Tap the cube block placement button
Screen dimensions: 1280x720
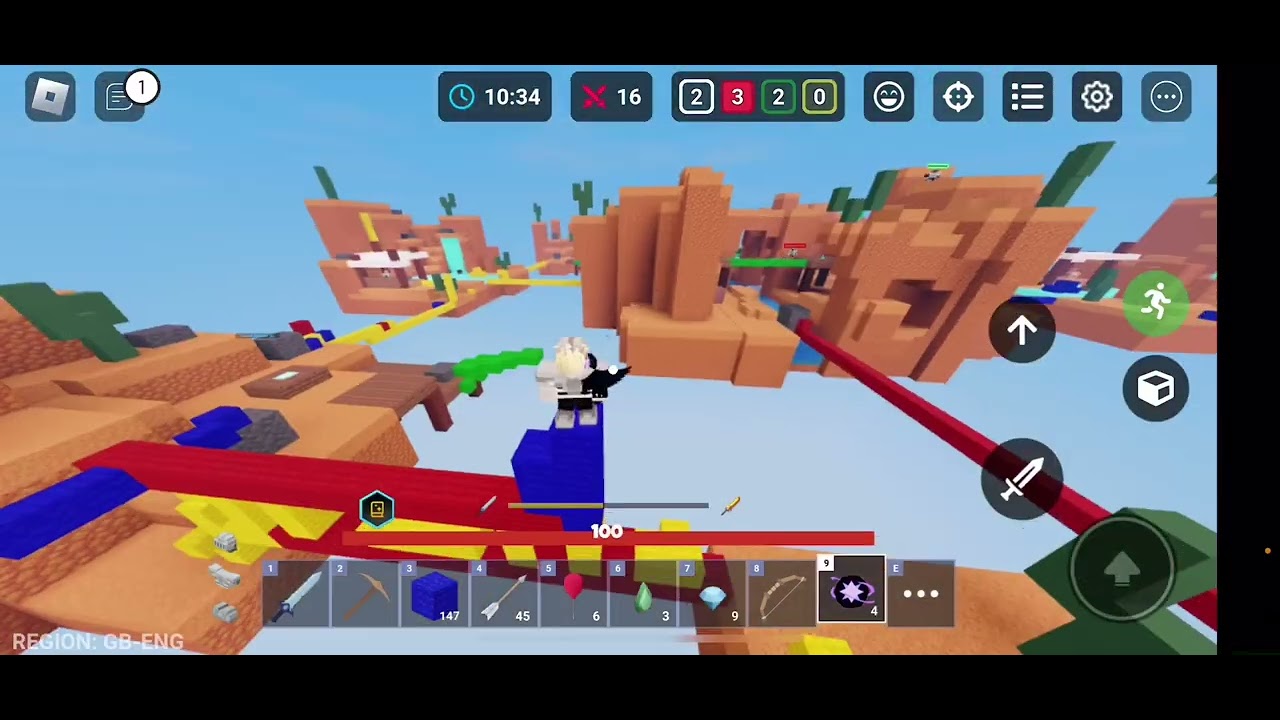[1155, 388]
